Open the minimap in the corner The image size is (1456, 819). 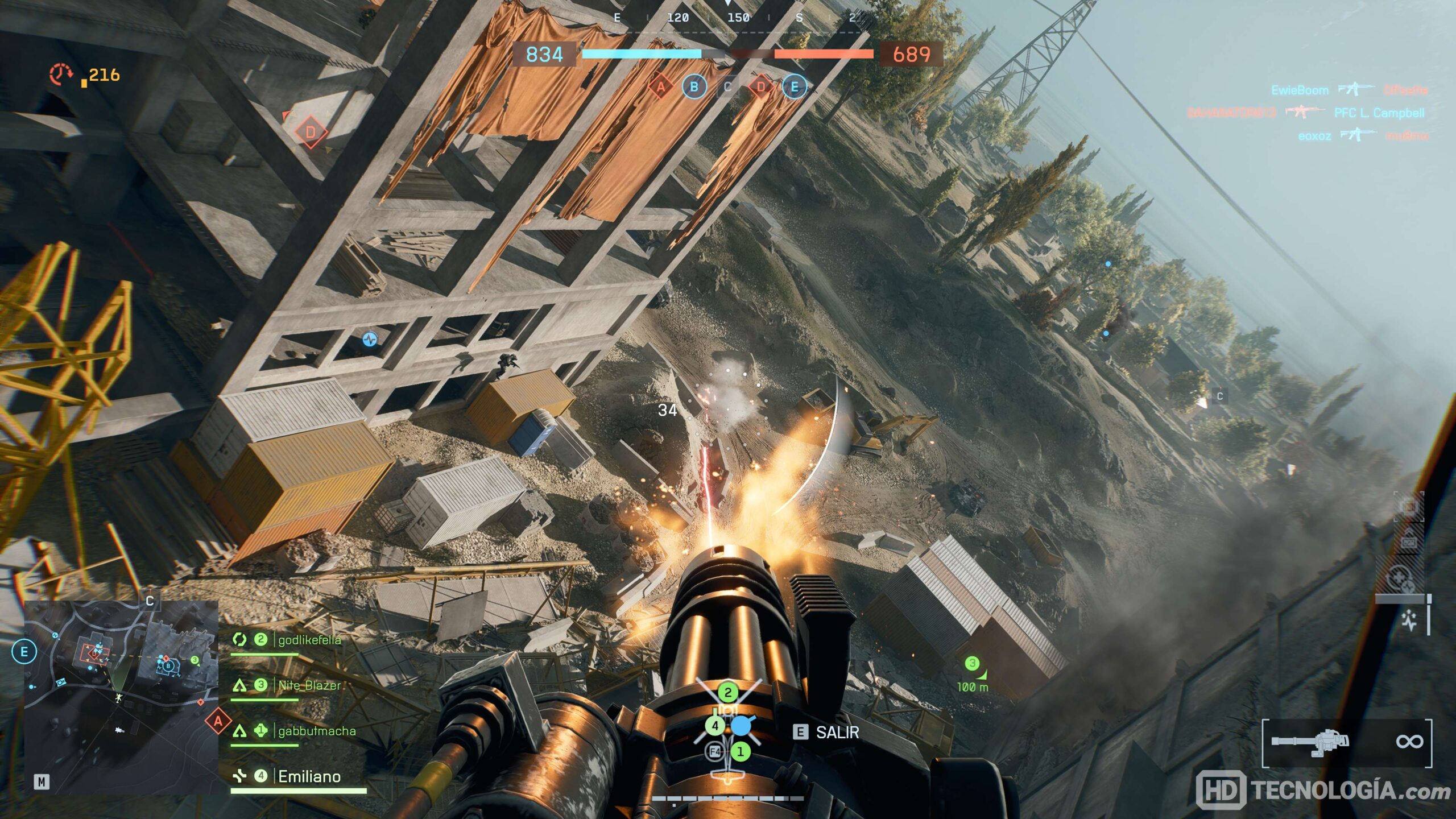[121, 697]
